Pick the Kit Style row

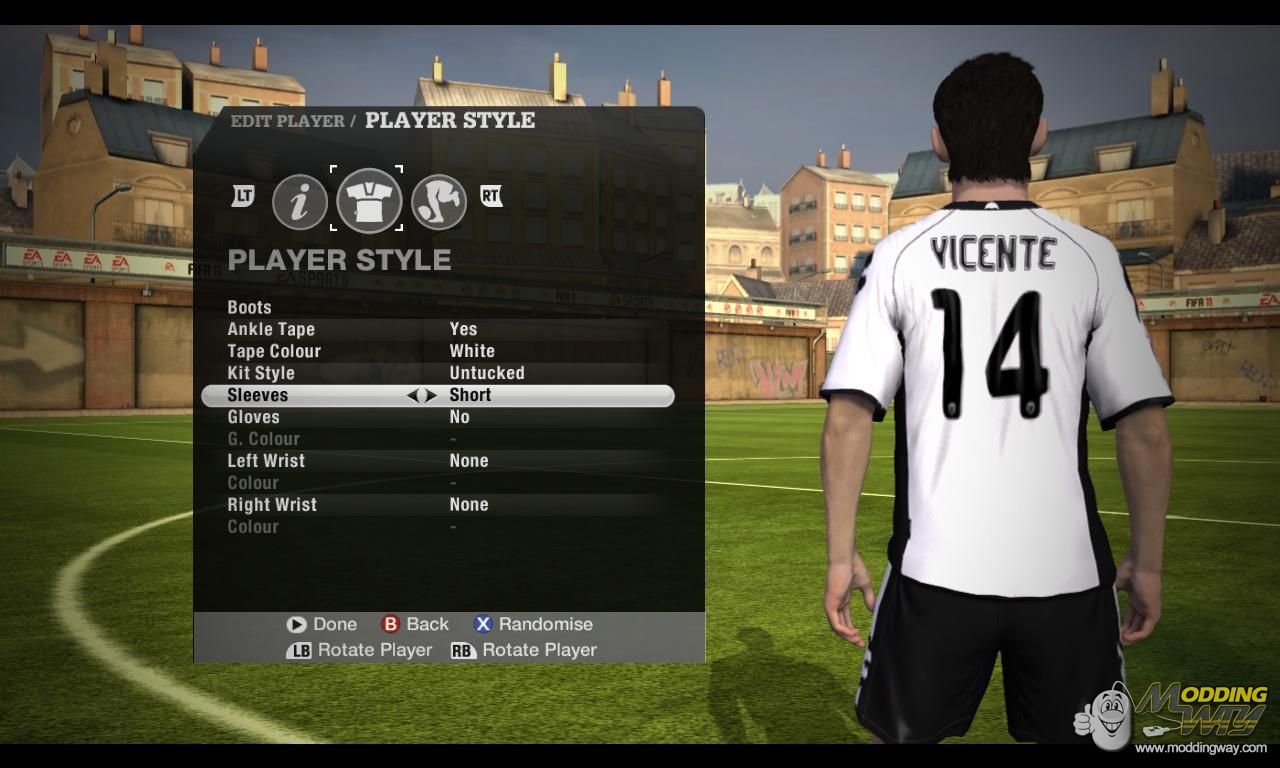click(x=261, y=373)
